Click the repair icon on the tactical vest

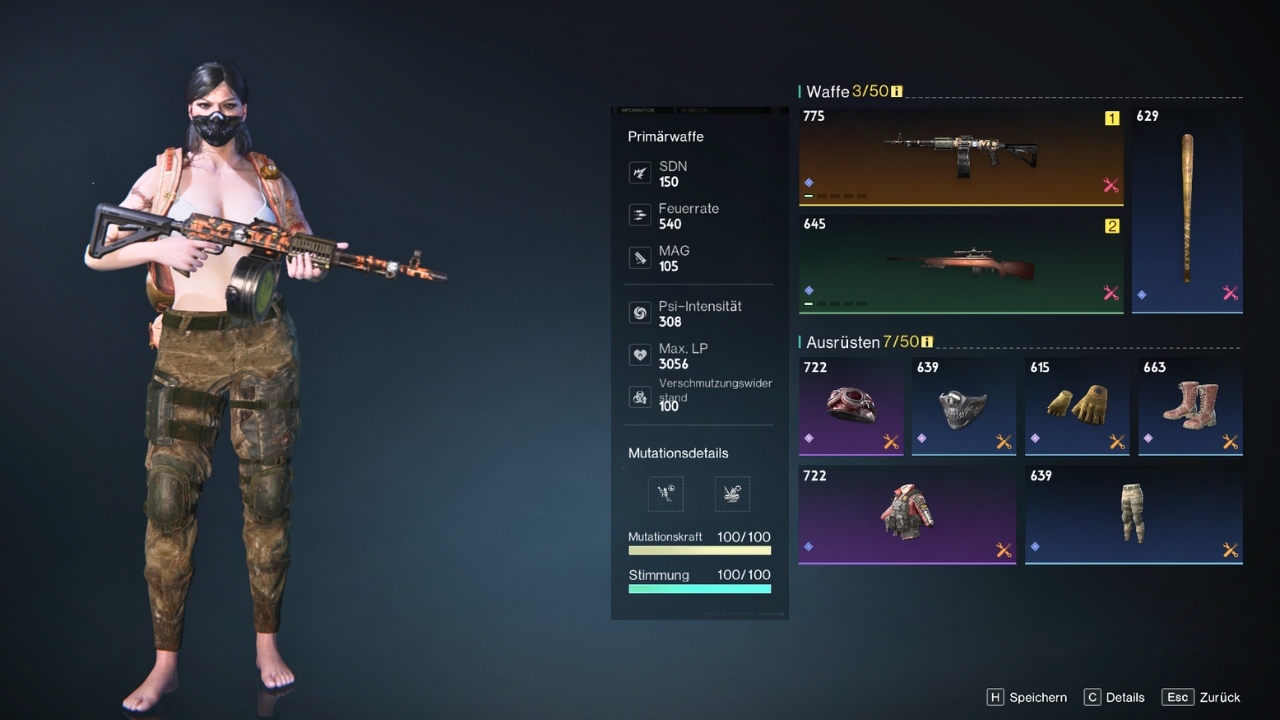tap(1003, 550)
